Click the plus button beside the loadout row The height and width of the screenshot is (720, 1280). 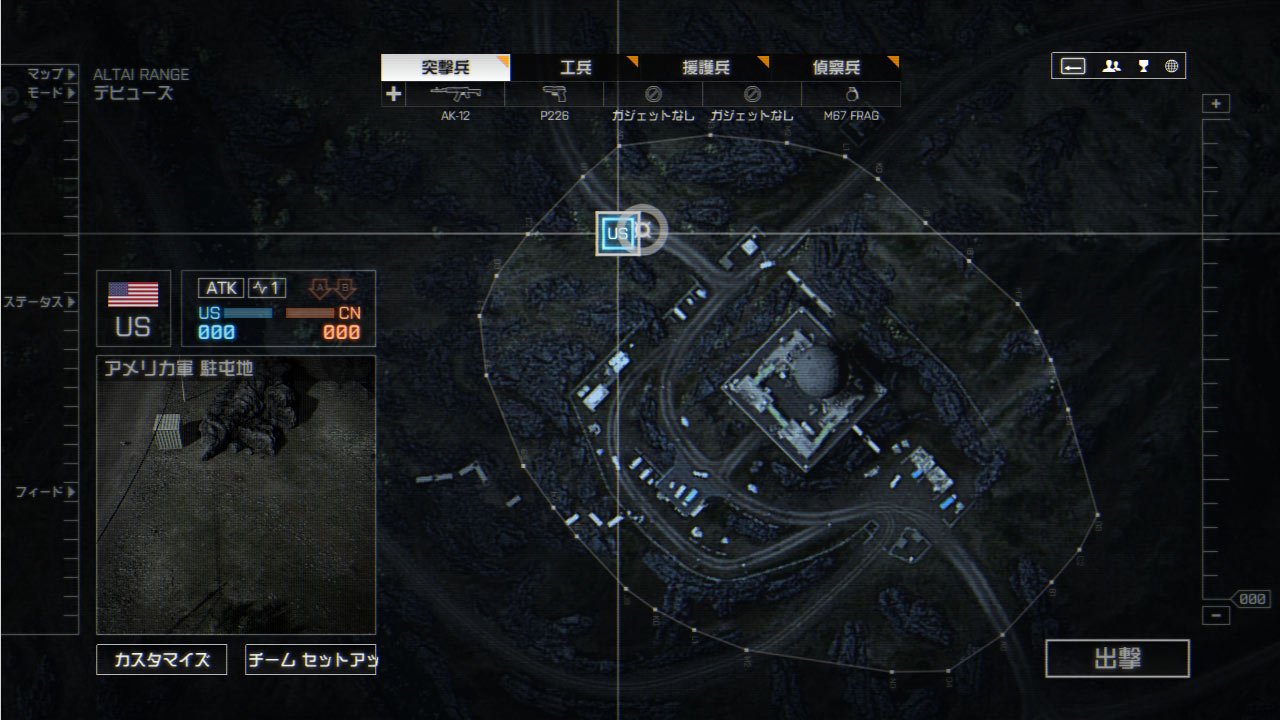pos(394,94)
